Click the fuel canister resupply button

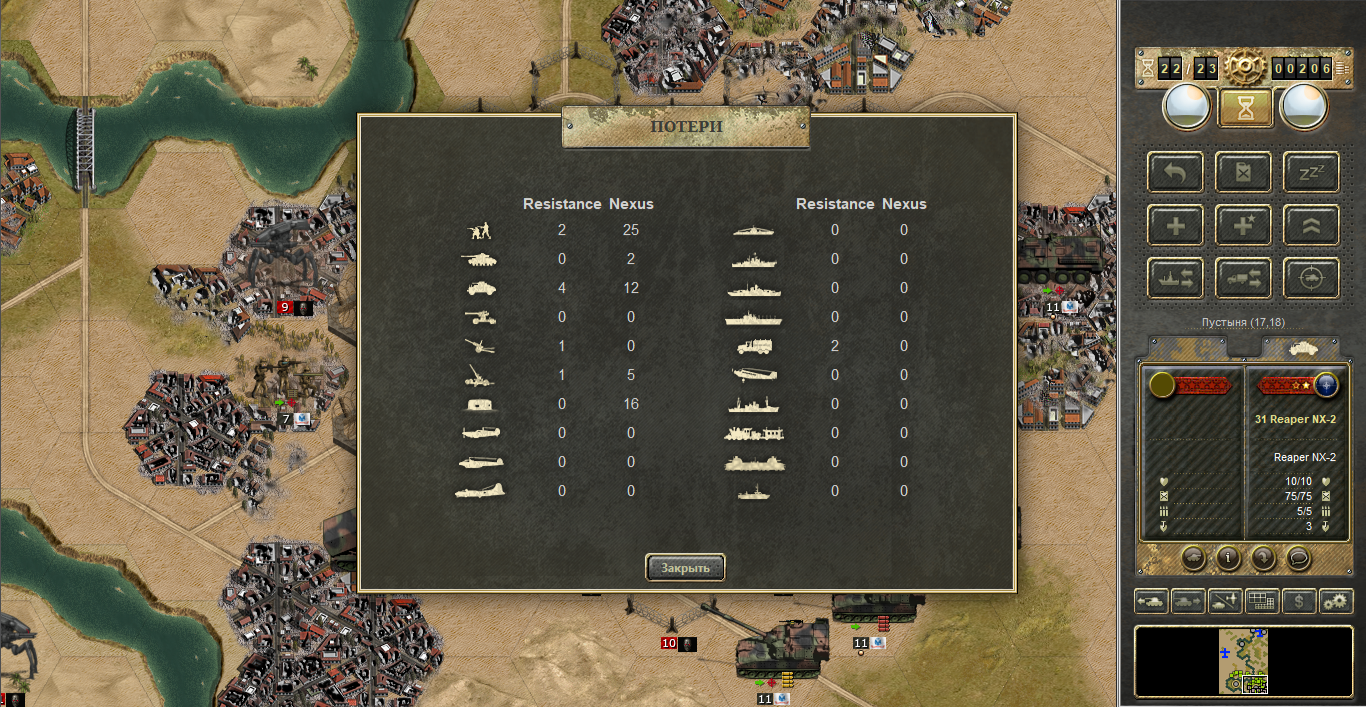[x=1245, y=173]
